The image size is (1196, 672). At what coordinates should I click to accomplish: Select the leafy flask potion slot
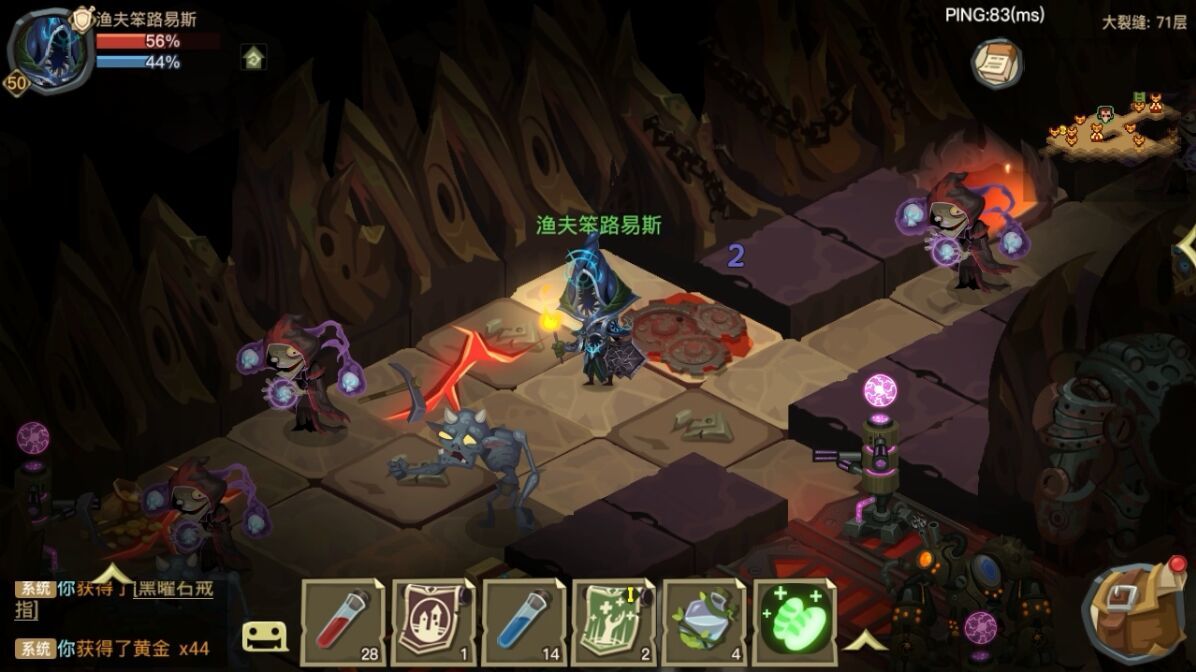click(x=702, y=621)
